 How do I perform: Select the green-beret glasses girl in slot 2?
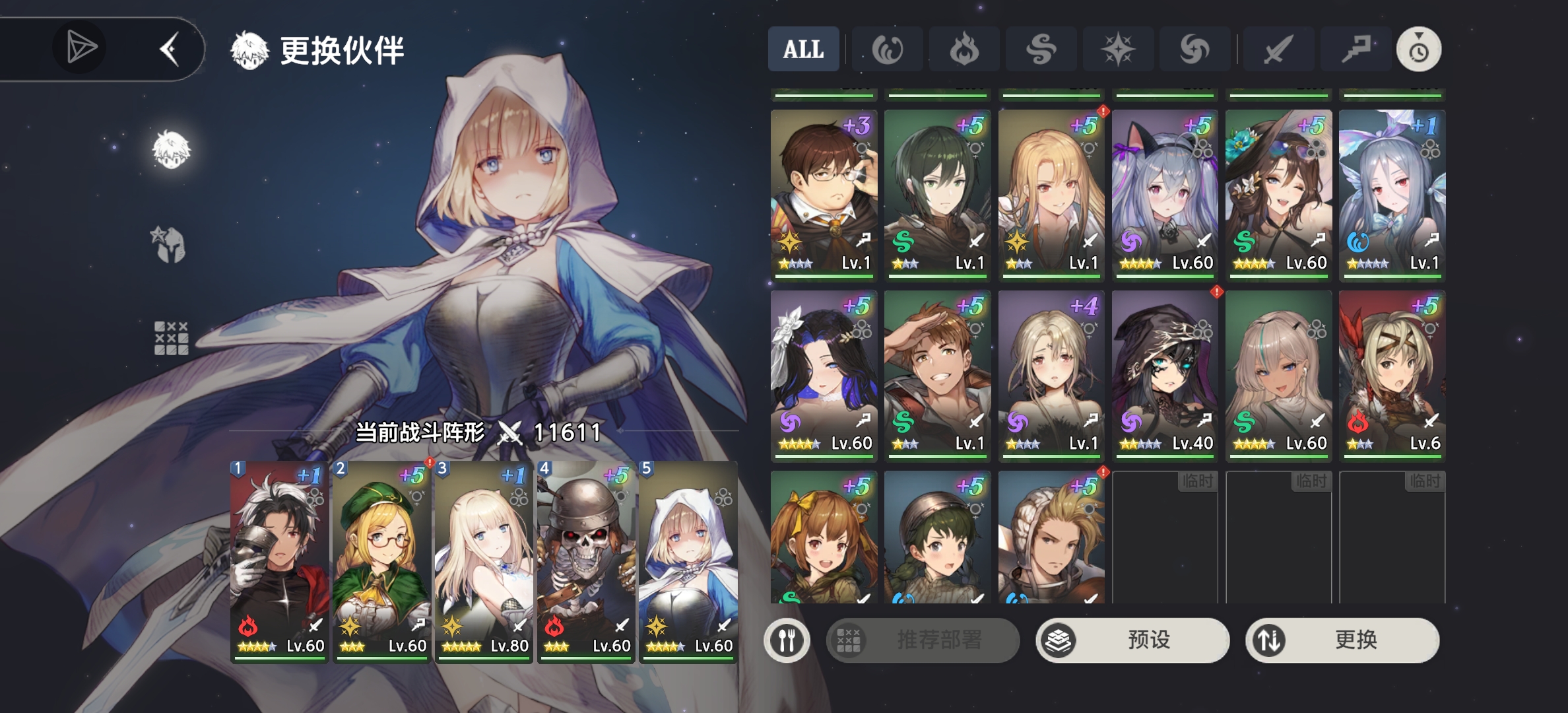[381, 561]
